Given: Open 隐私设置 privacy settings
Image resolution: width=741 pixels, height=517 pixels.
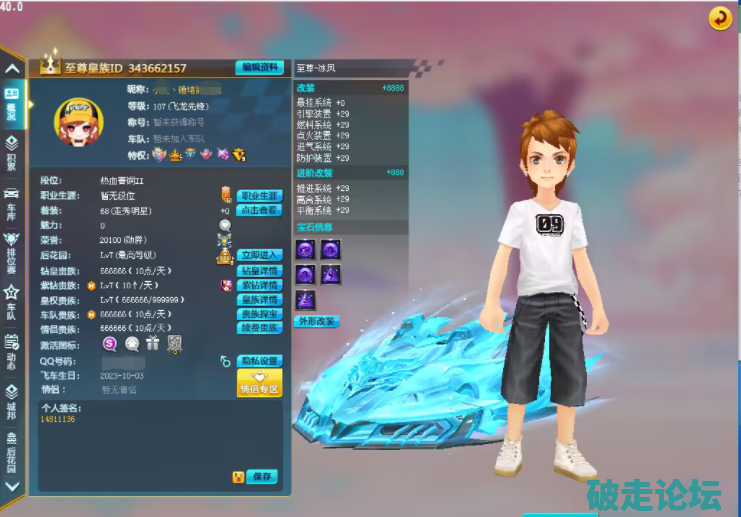Looking at the screenshot, I should (259, 361).
